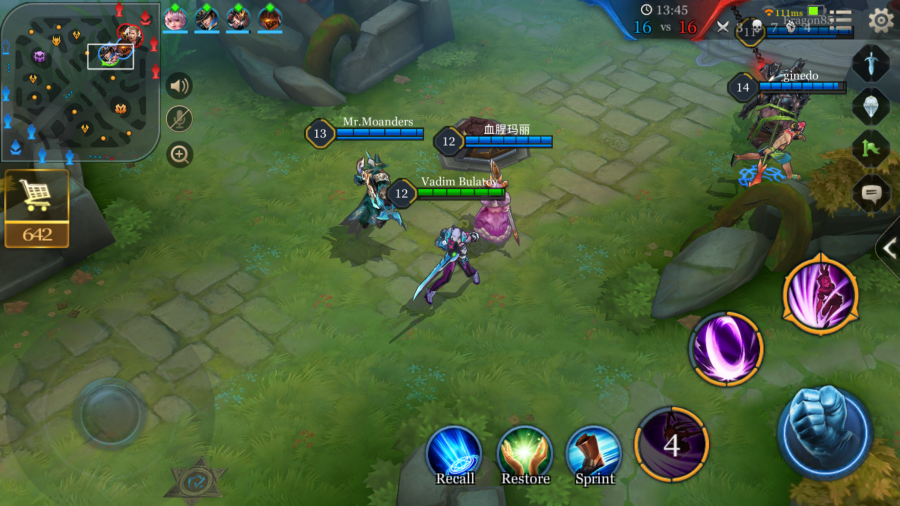Toggle the speaker sound icon
900x506 pixels.
[179, 86]
